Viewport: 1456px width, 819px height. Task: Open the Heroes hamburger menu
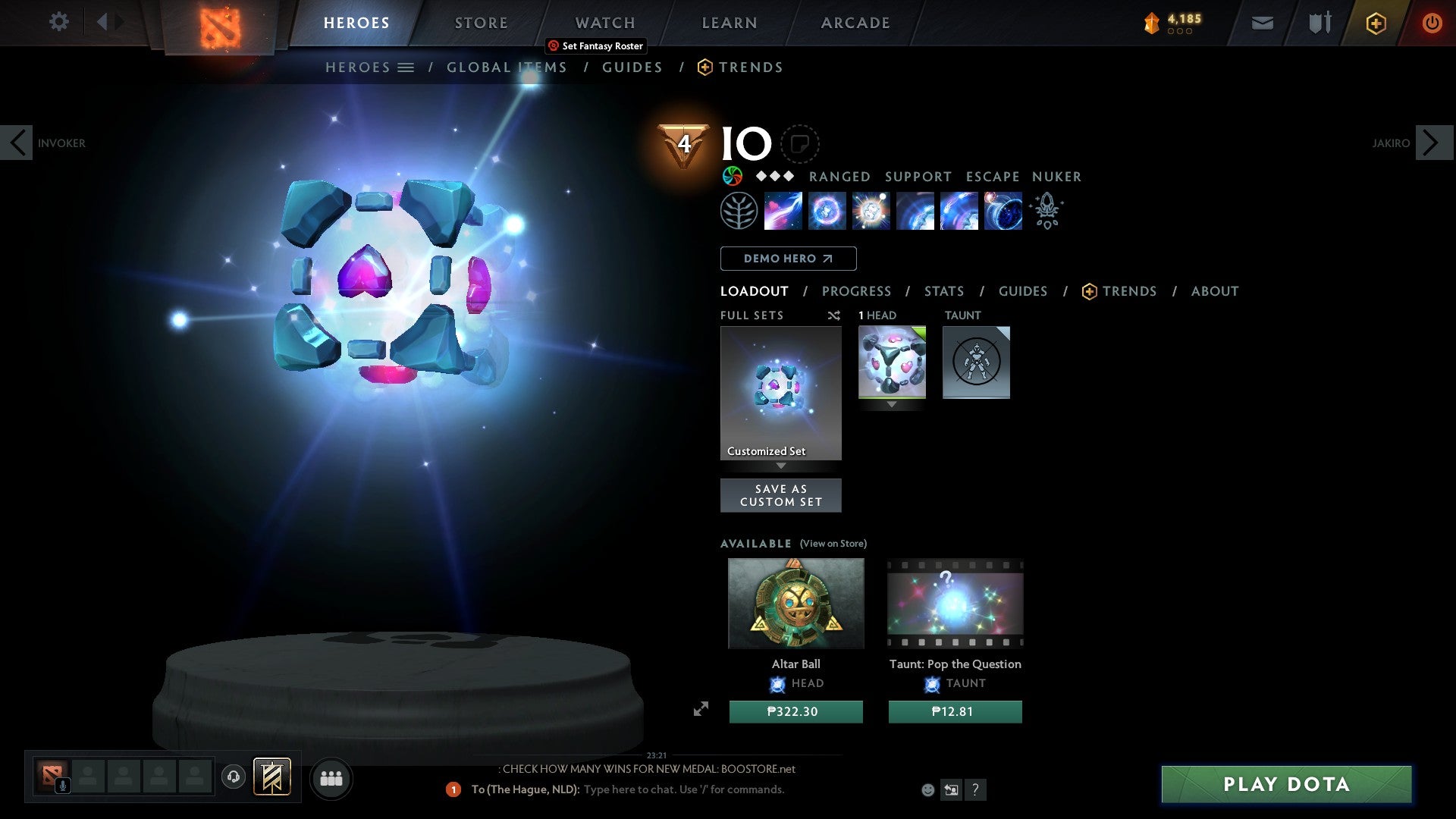coord(406,67)
